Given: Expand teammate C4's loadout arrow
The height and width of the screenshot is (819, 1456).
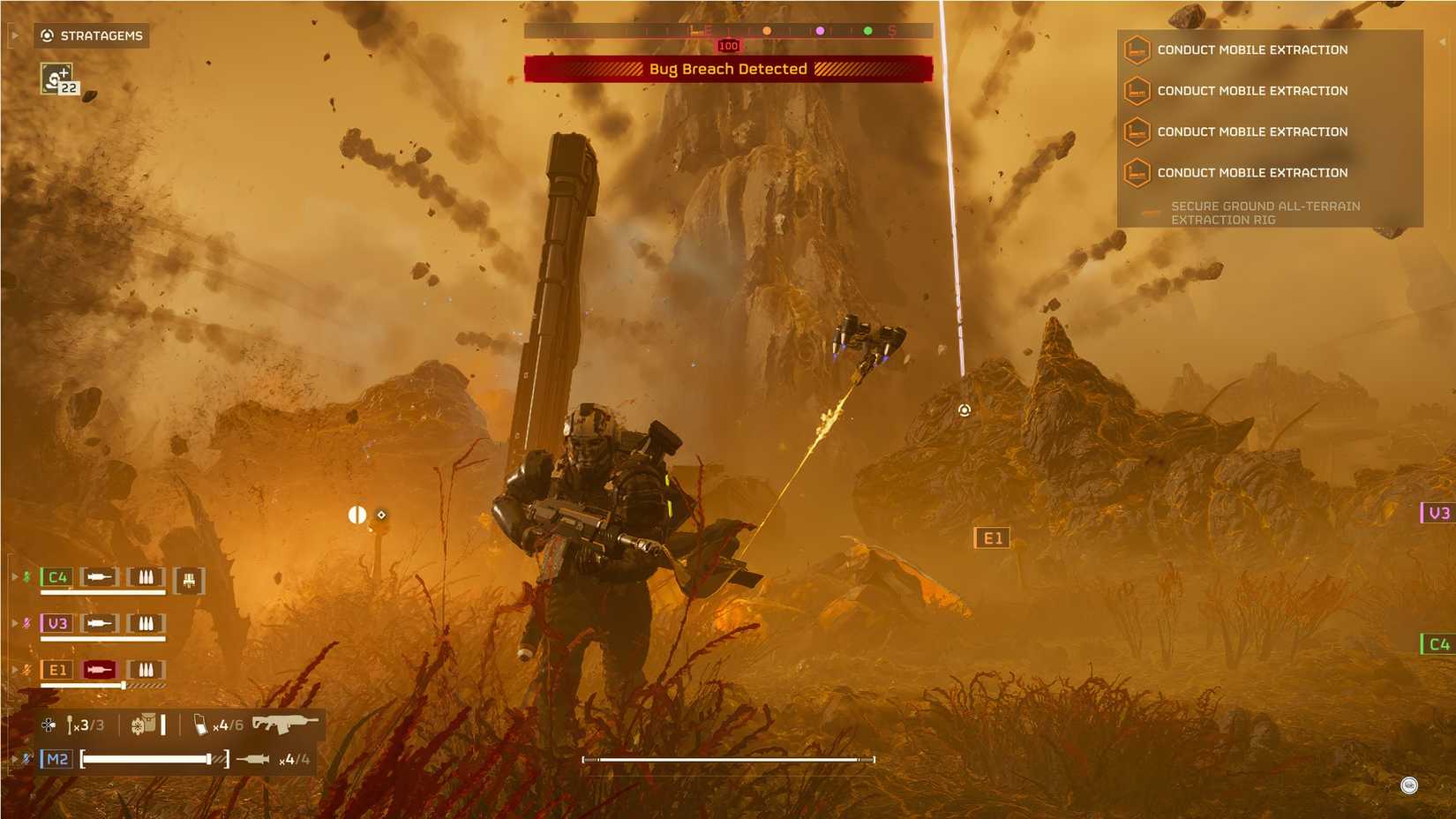Looking at the screenshot, I should [x=15, y=577].
